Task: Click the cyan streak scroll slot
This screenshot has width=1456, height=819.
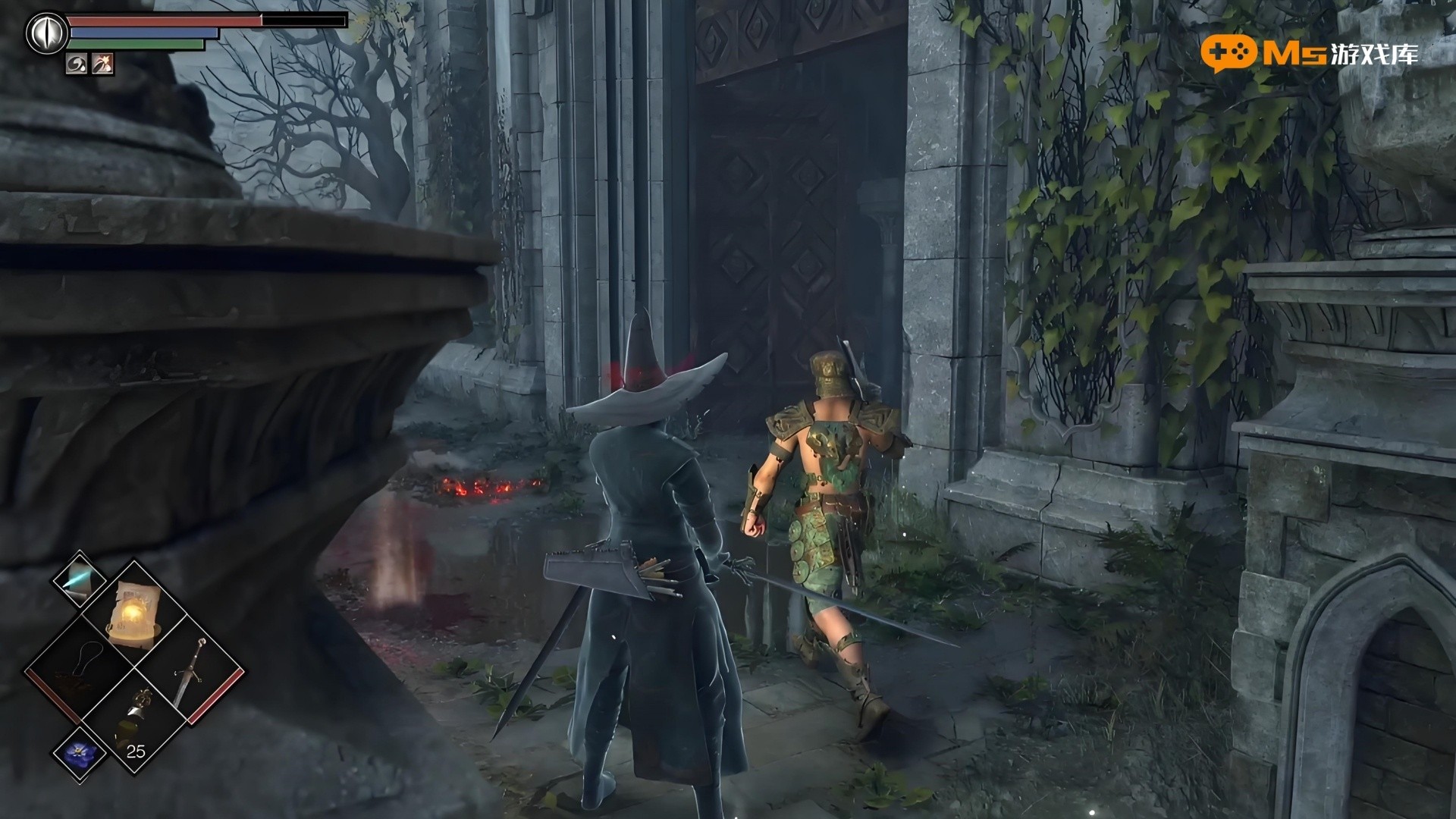Action: [79, 578]
